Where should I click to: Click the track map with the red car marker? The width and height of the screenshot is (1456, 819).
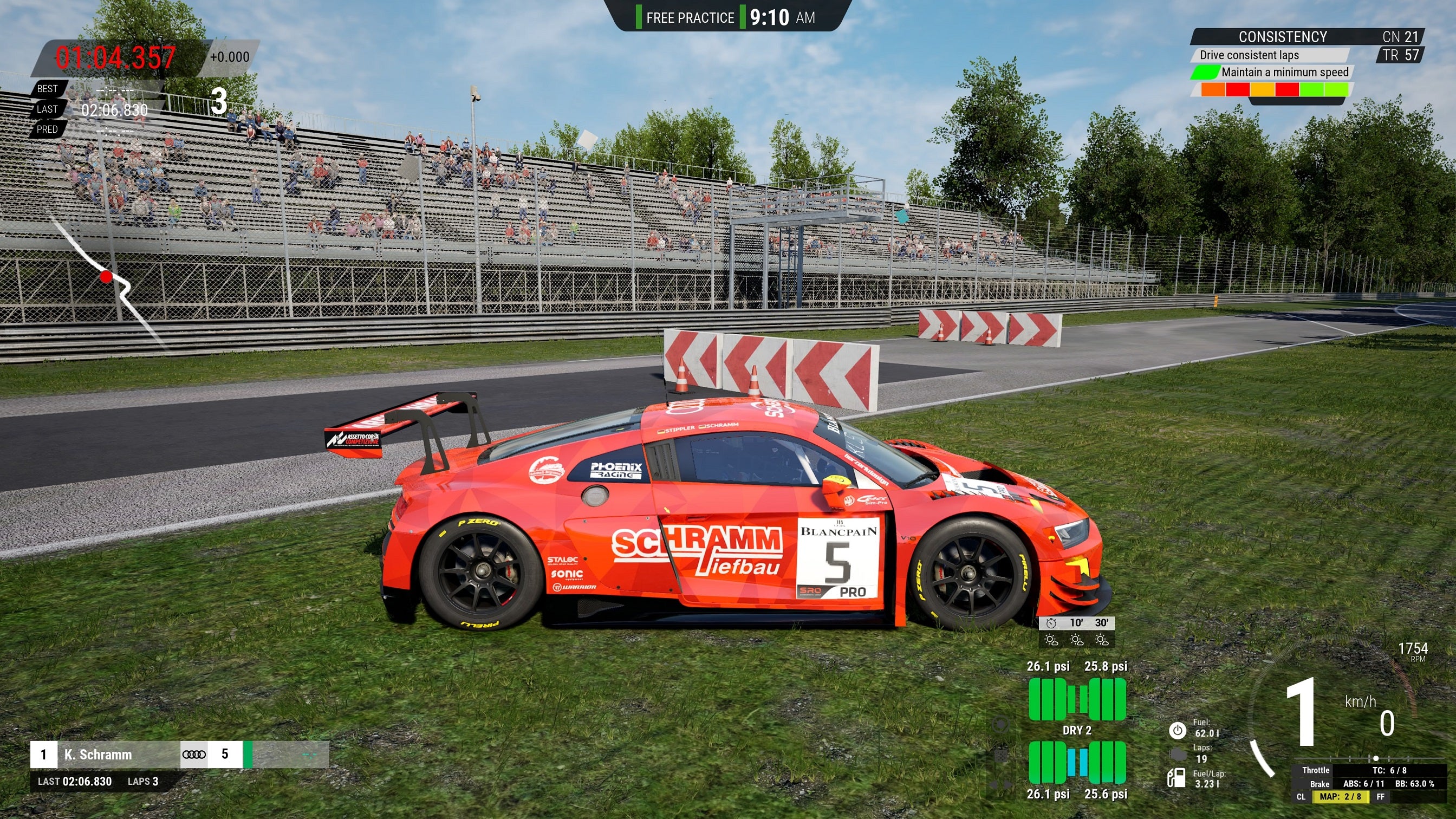point(107,277)
